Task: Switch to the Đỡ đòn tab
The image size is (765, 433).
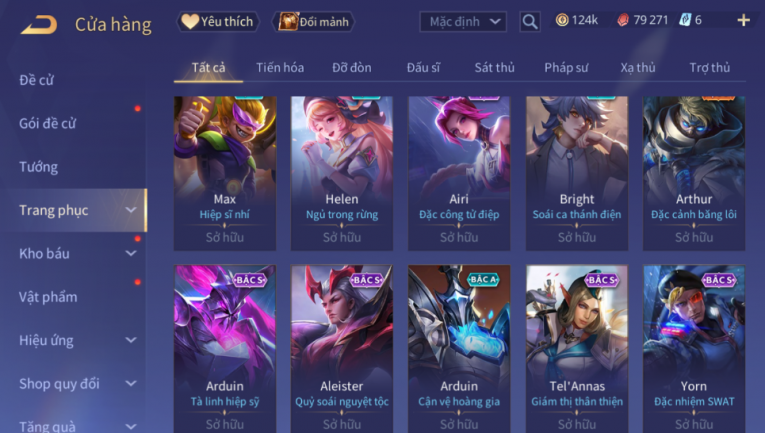Action: click(352, 67)
